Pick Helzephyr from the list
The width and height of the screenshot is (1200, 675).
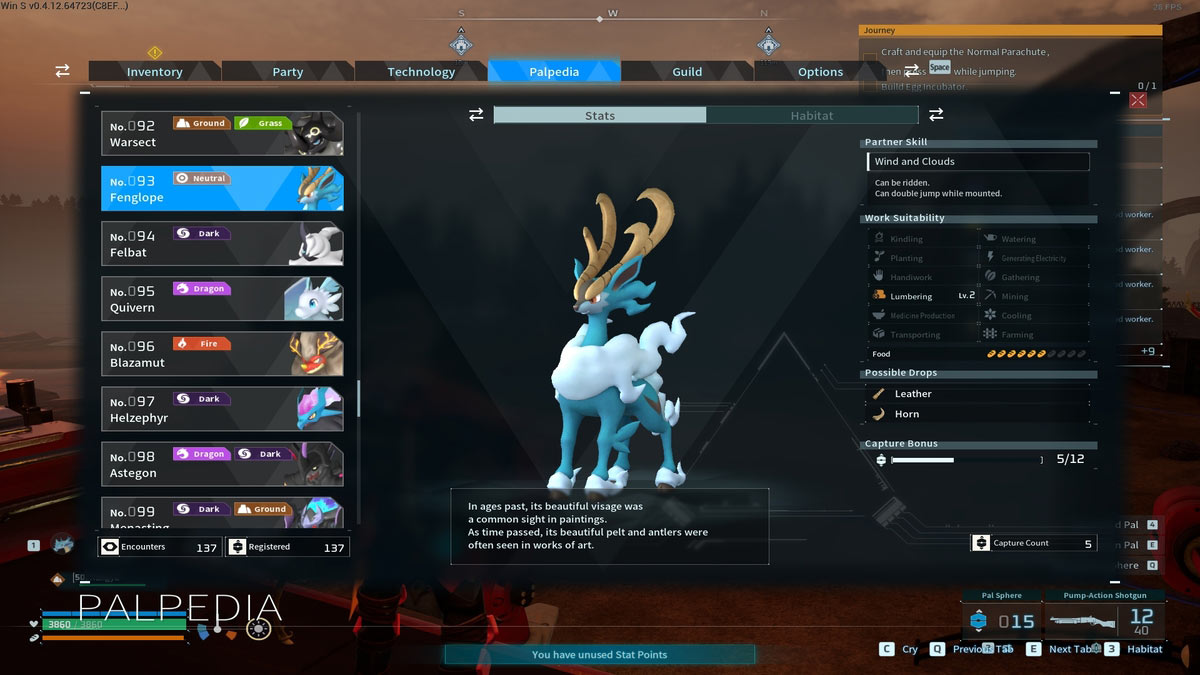click(x=222, y=408)
